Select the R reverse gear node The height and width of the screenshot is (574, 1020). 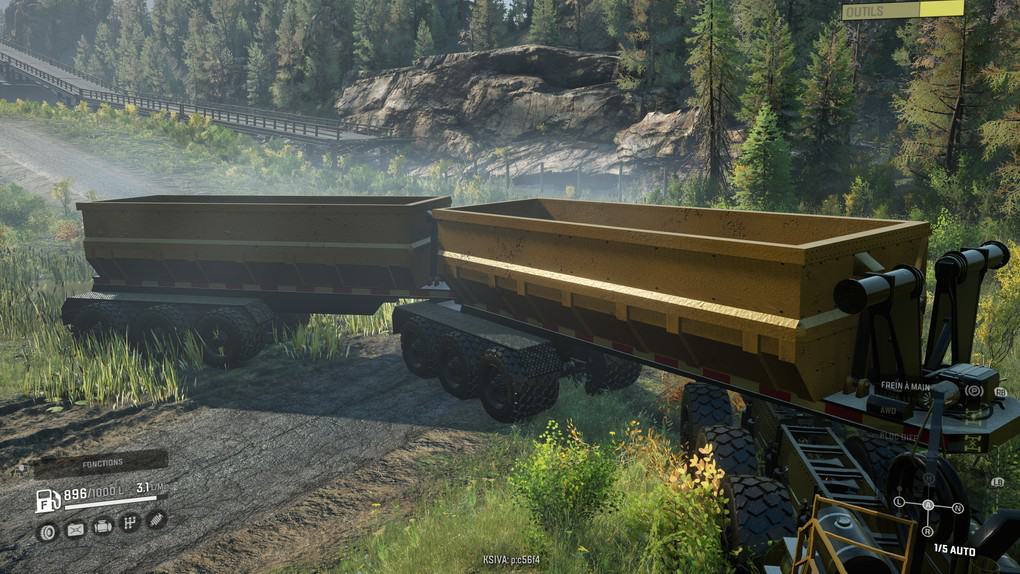coord(929,531)
